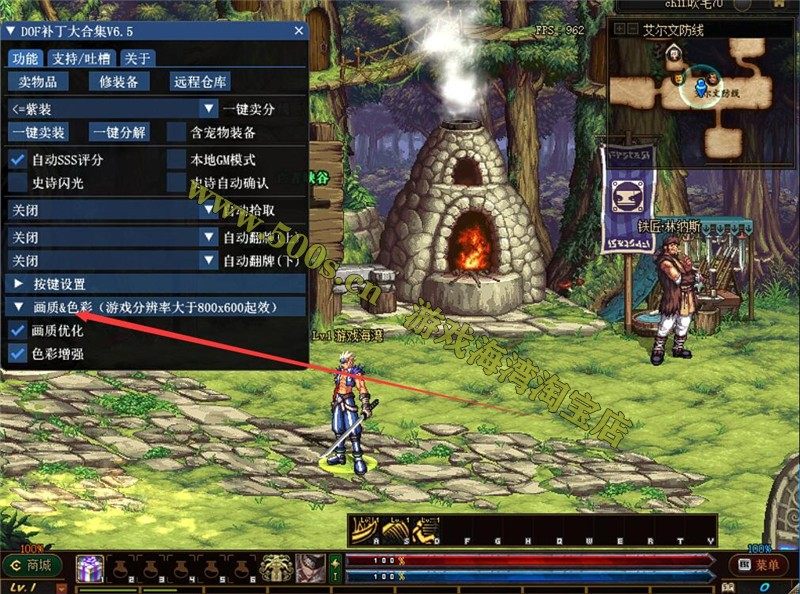This screenshot has height=594, width=800.
Task: Click the 一键卖装 button
Action: click(x=39, y=133)
